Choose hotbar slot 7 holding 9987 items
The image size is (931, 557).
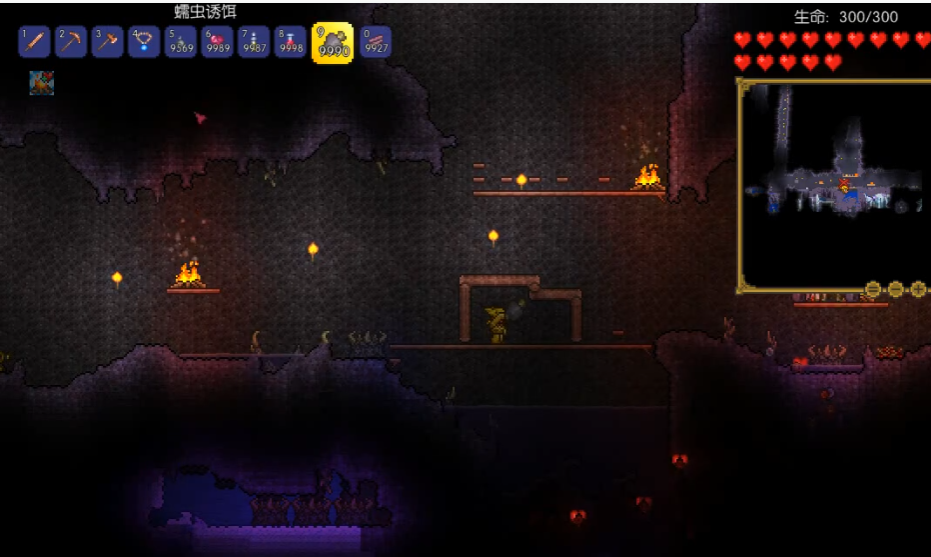pyautogui.click(x=253, y=42)
